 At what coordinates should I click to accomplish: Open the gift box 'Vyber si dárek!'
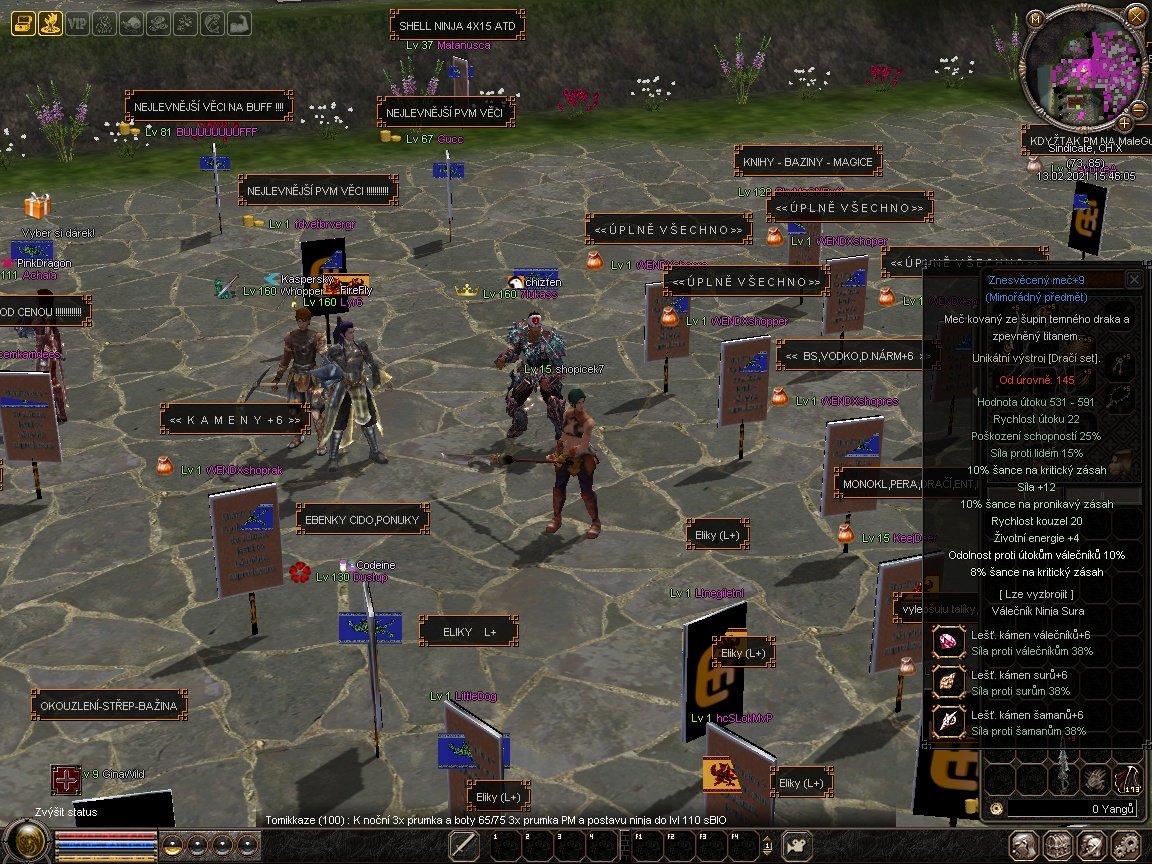pos(37,207)
